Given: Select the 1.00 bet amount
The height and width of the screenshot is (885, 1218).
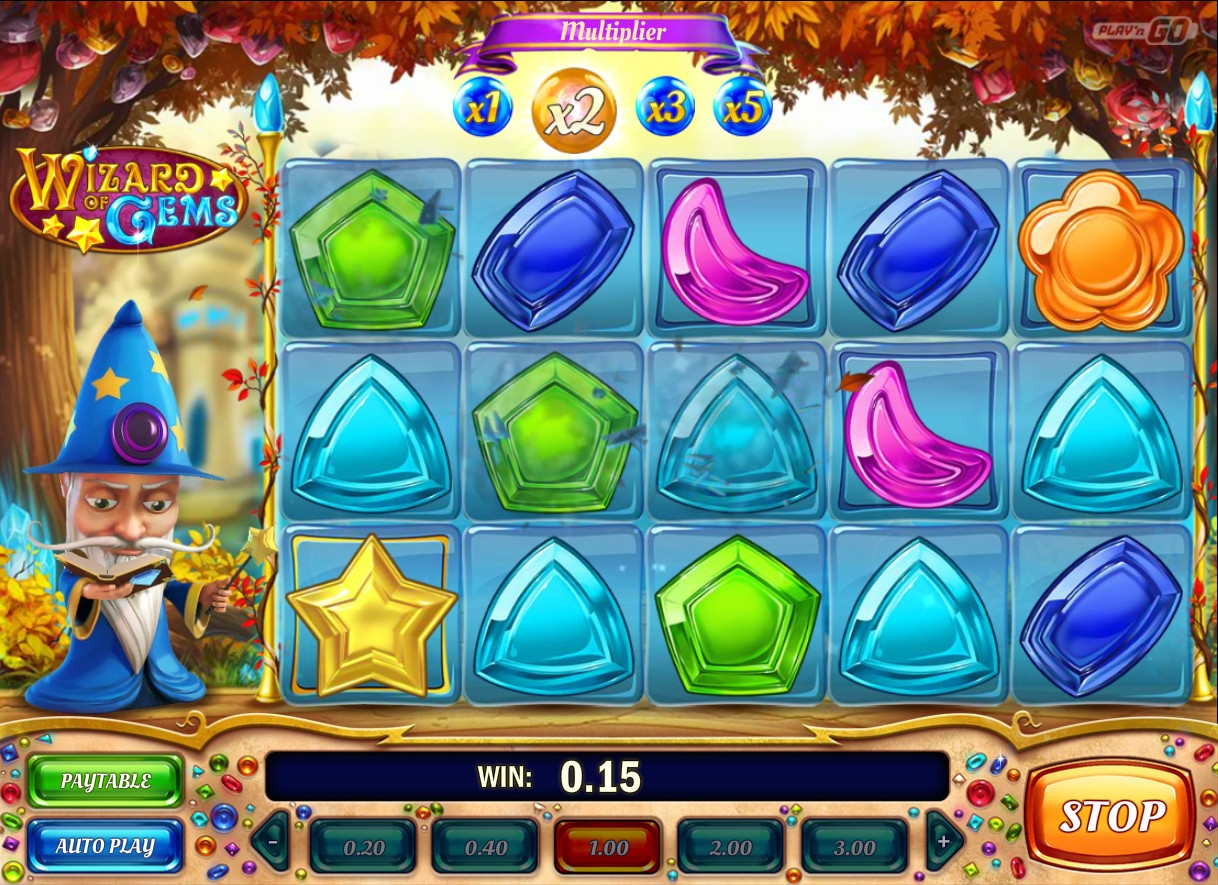Looking at the screenshot, I should coord(608,847).
